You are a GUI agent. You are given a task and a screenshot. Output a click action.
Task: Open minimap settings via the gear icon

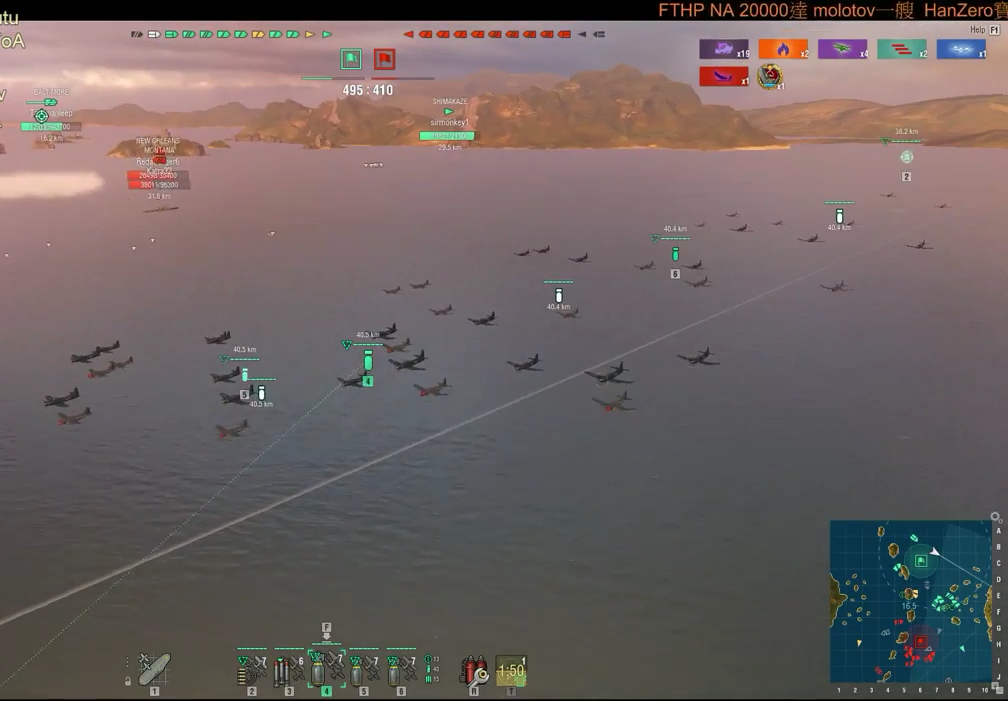pyautogui.click(x=995, y=517)
